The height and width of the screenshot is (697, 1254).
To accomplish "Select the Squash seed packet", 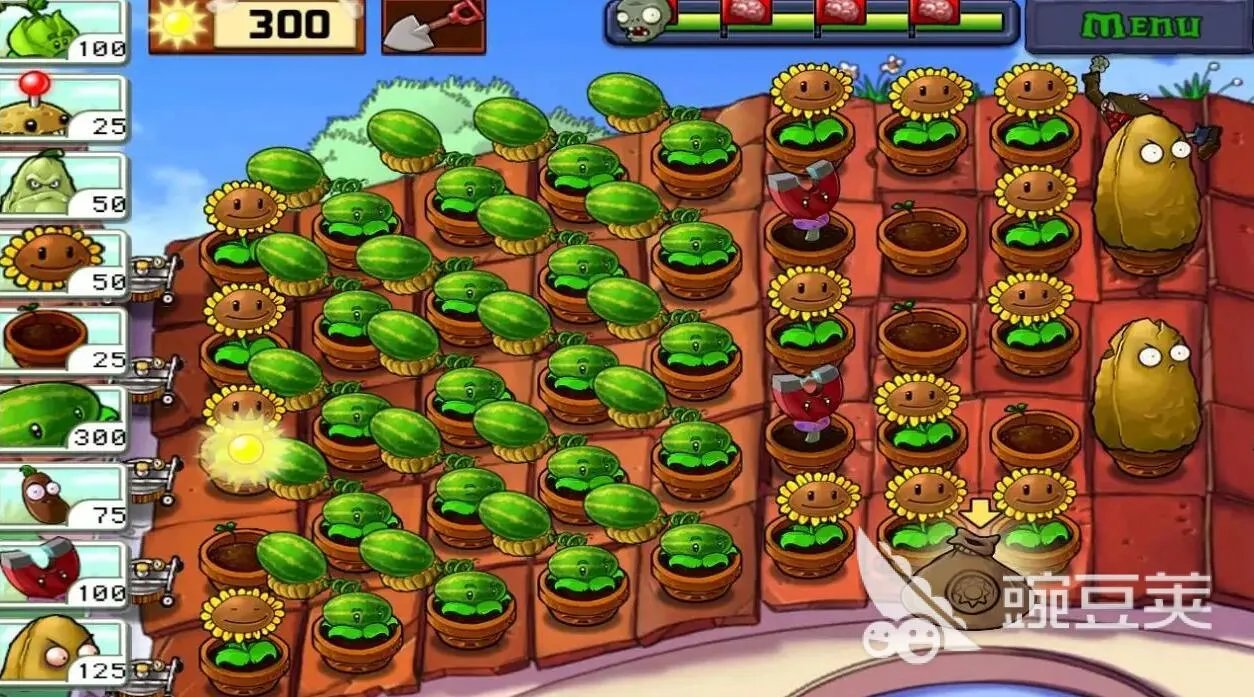I will click(62, 185).
